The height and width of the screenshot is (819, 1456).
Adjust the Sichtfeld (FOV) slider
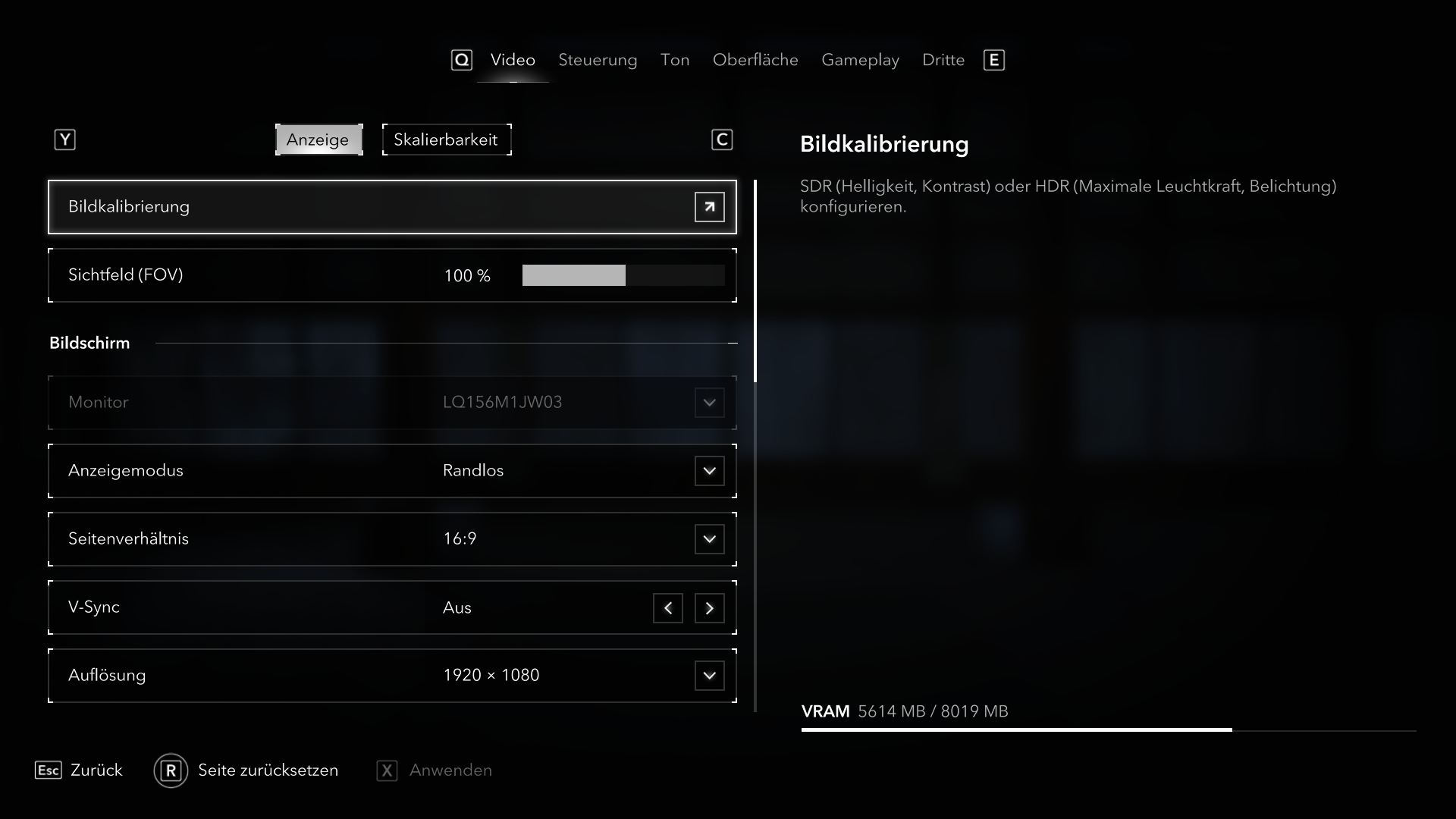tap(623, 275)
